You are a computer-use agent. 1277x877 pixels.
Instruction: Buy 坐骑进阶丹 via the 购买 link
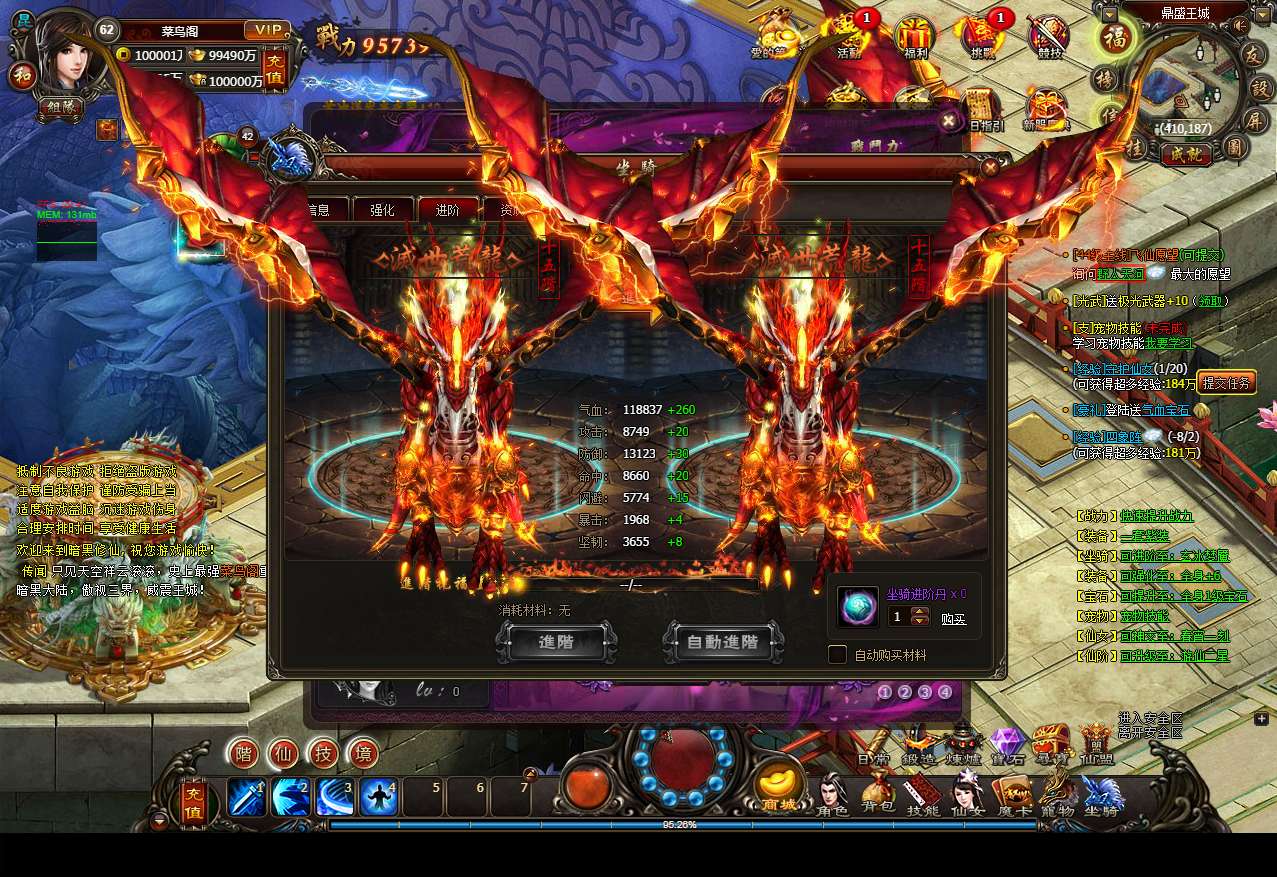[x=953, y=619]
